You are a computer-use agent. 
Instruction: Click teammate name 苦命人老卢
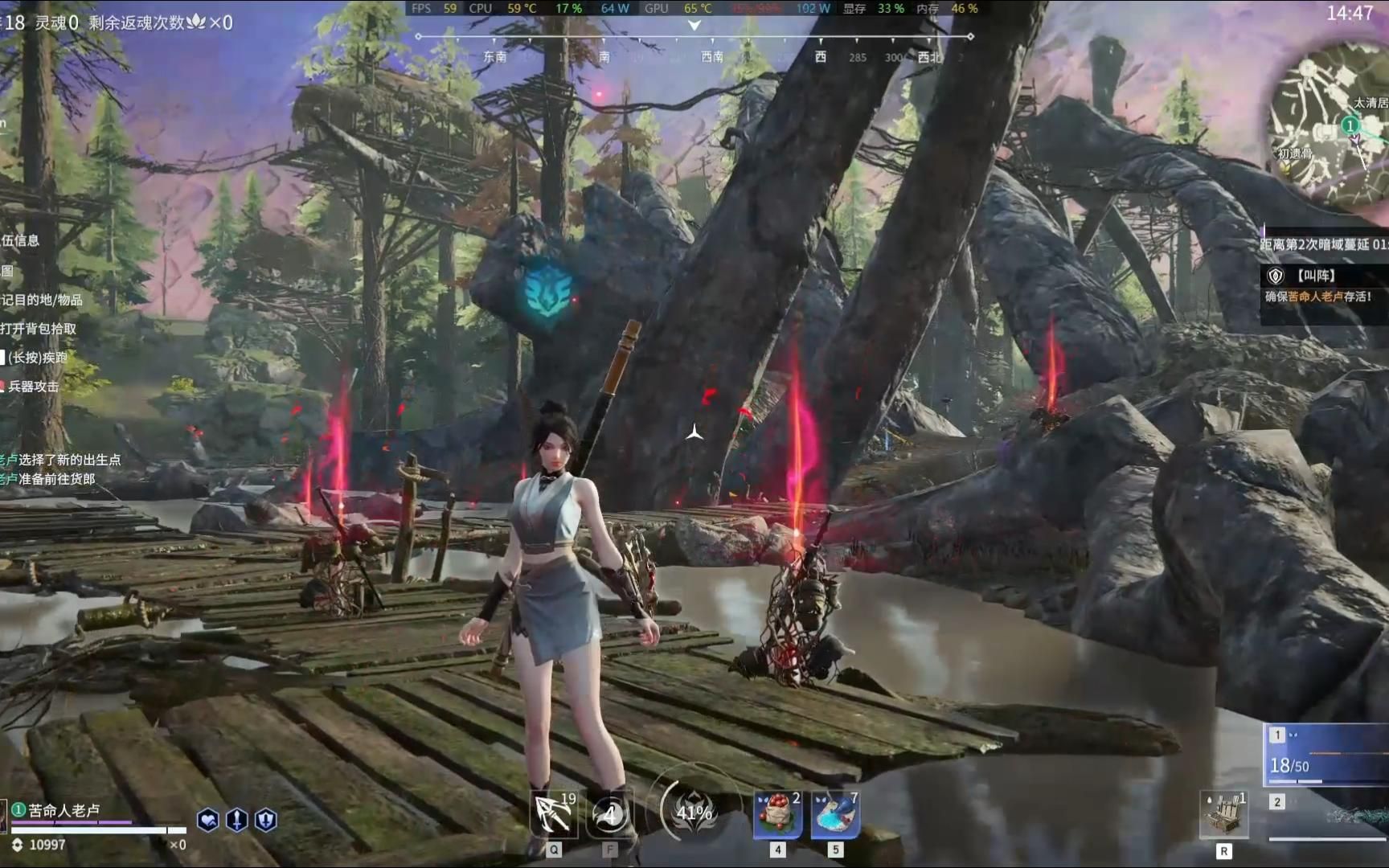pos(64,810)
